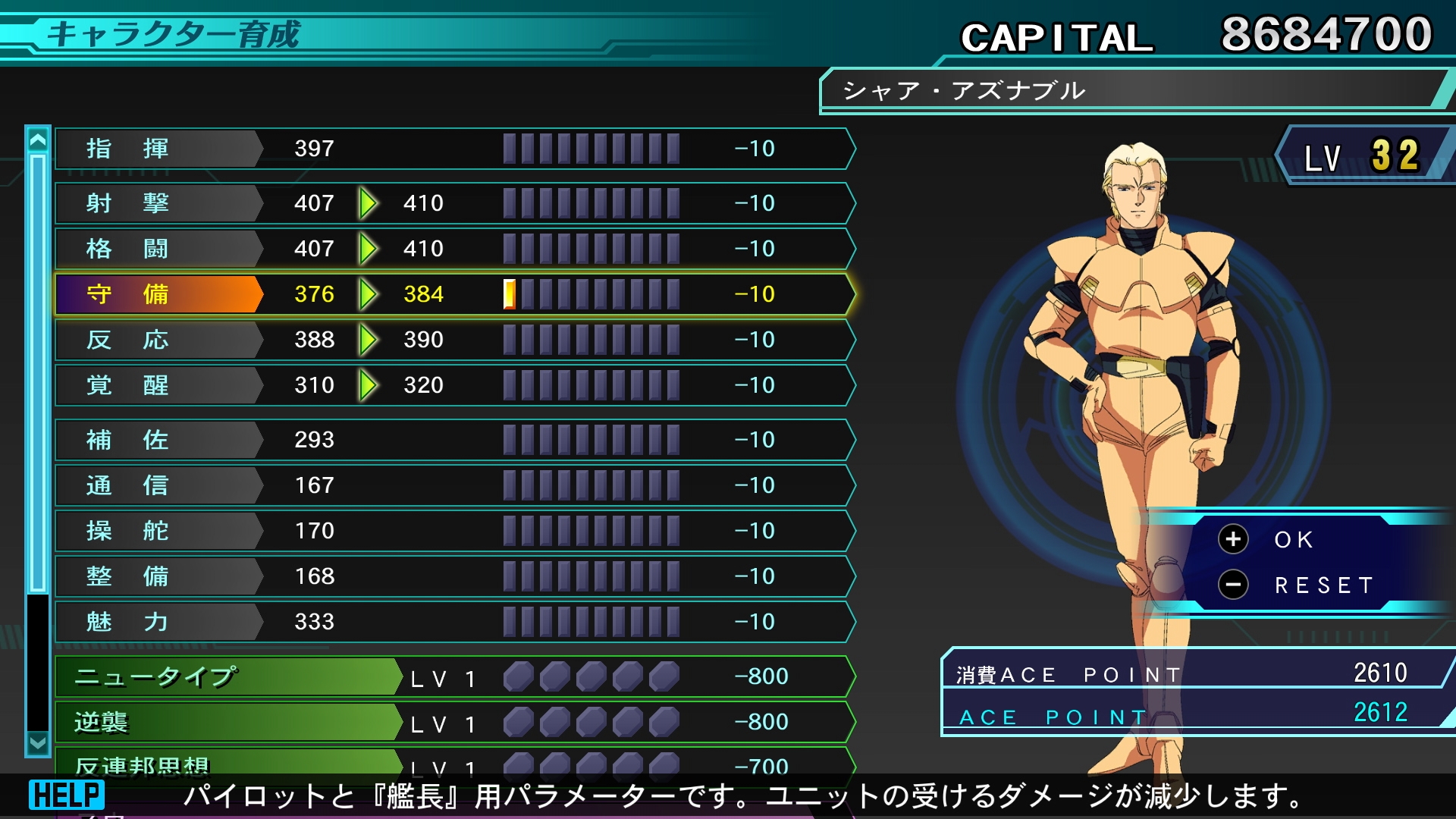Select the 反応 stat row

[455, 340]
